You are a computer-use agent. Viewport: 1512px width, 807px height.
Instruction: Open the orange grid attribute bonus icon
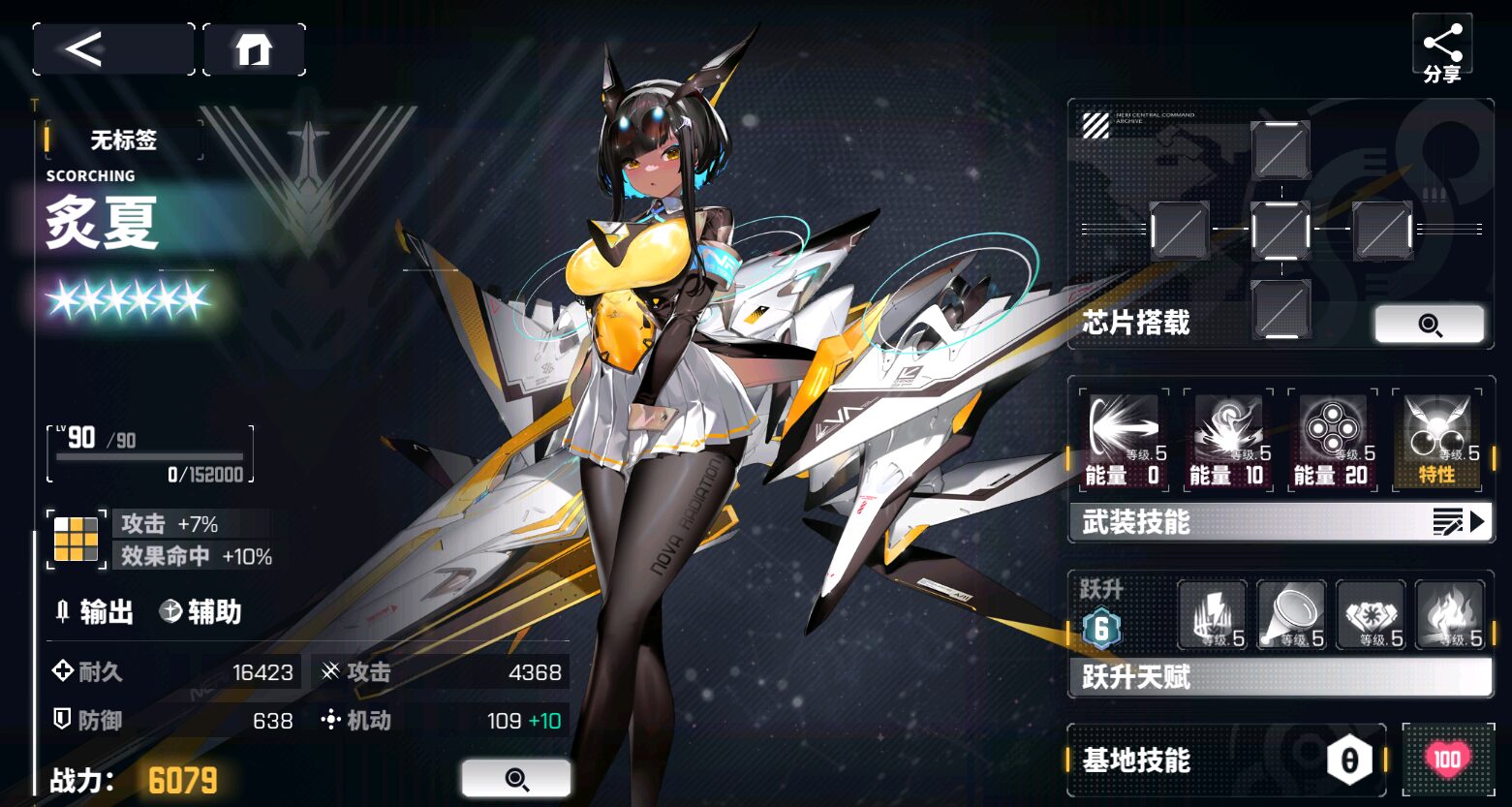76,540
